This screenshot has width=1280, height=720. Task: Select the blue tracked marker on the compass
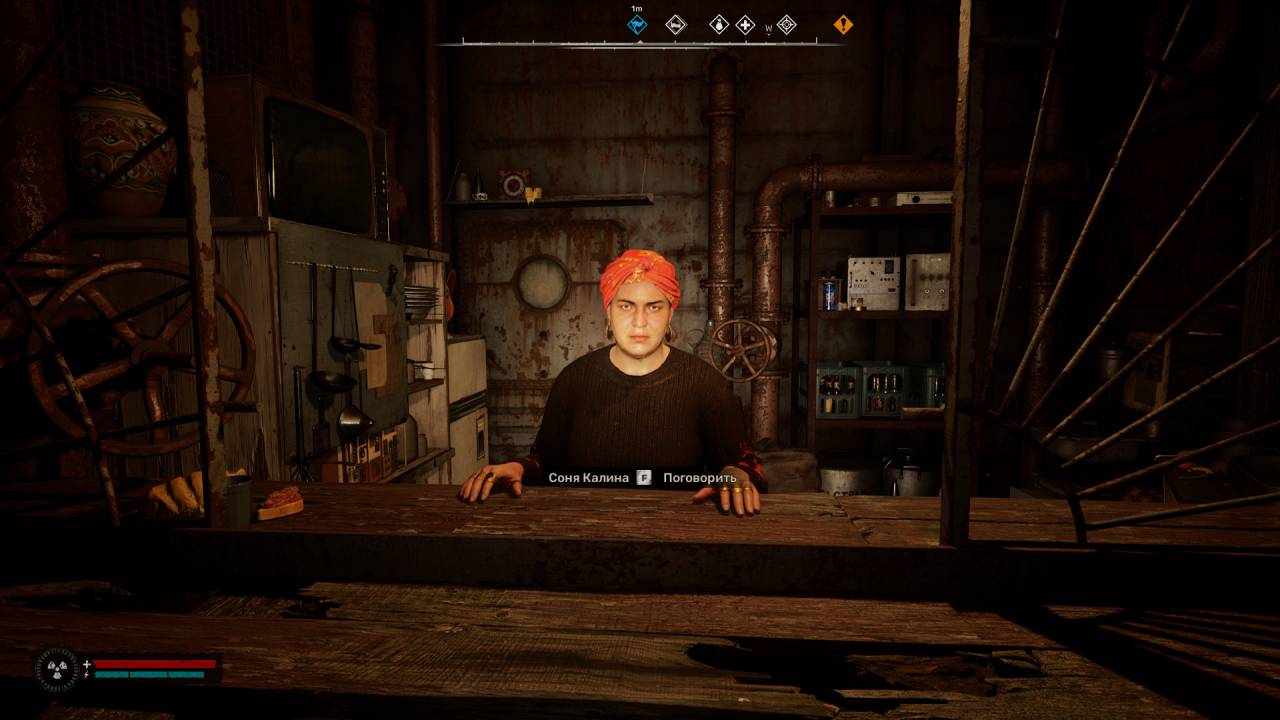click(637, 25)
